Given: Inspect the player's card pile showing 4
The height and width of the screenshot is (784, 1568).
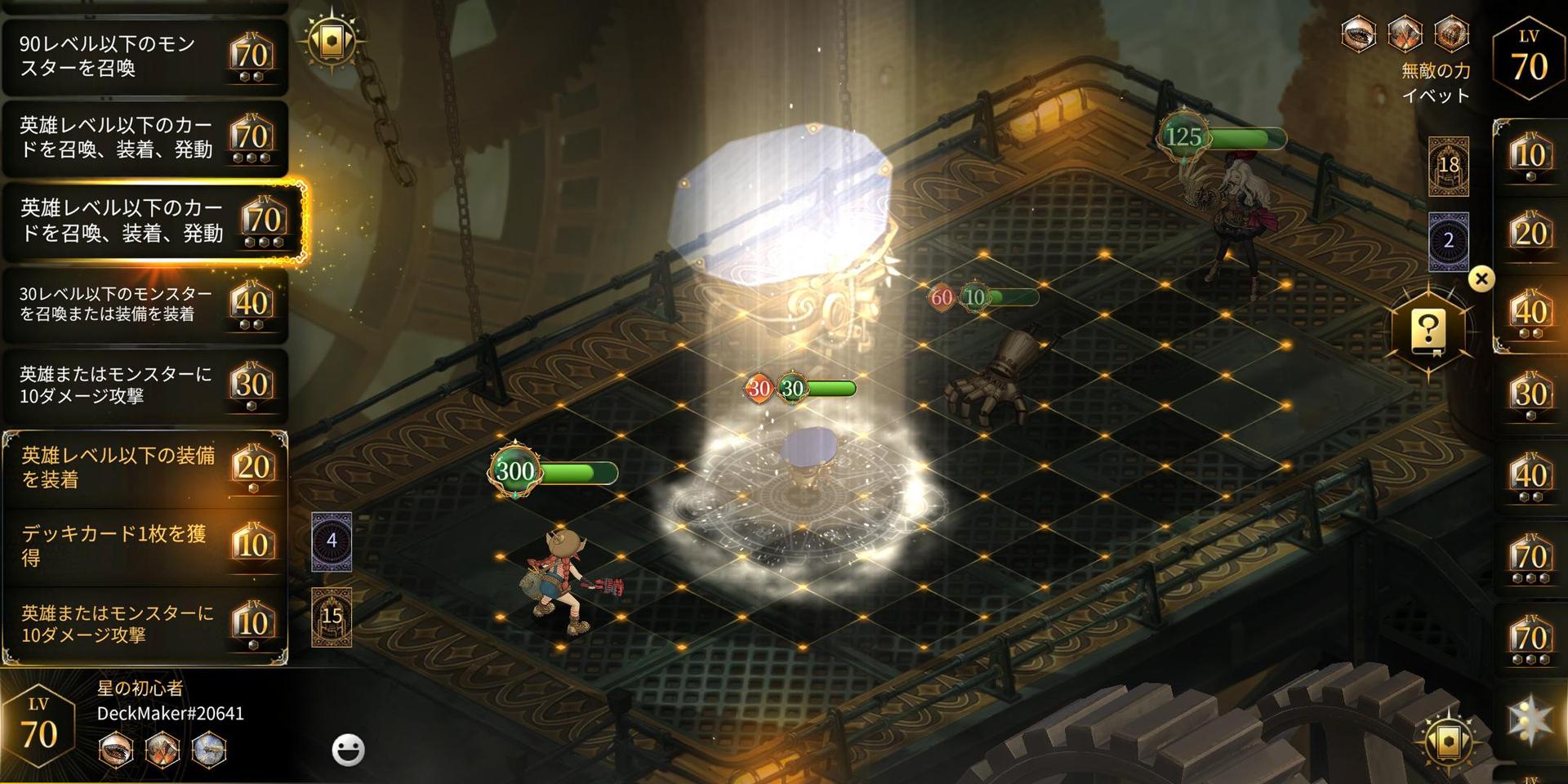Looking at the screenshot, I should pos(332,541).
